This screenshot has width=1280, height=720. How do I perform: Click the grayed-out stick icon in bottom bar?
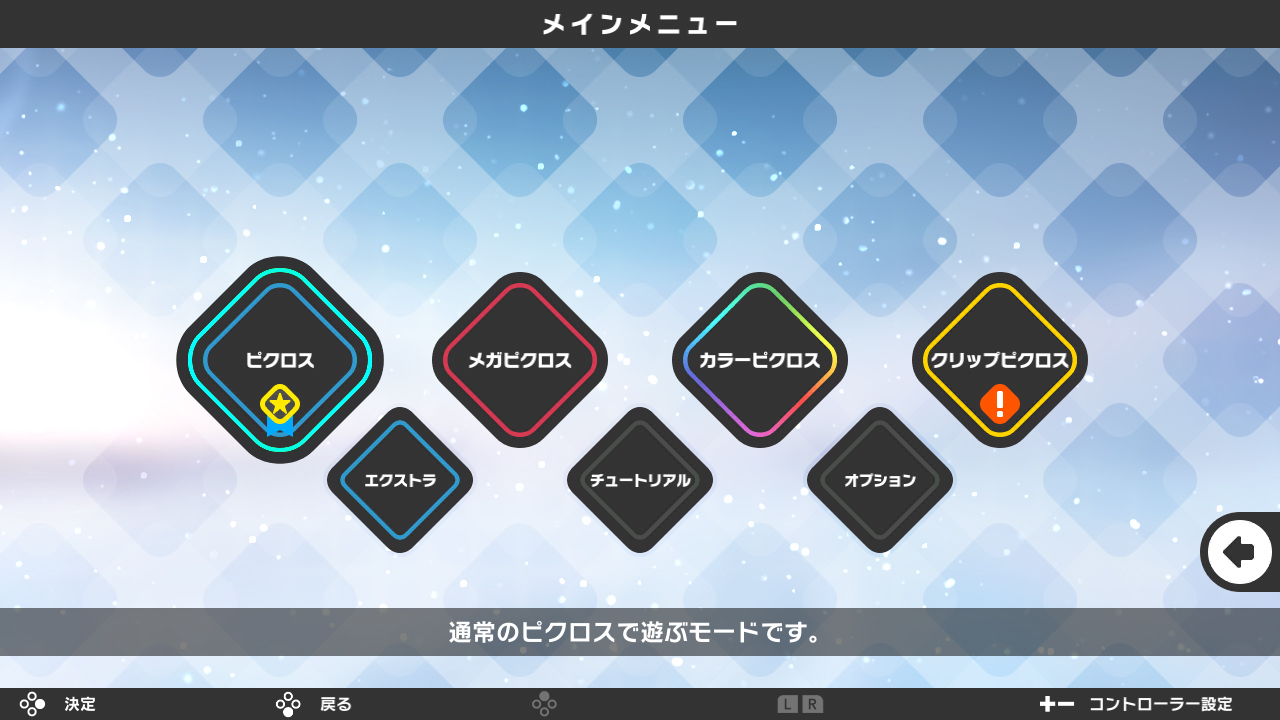545,704
